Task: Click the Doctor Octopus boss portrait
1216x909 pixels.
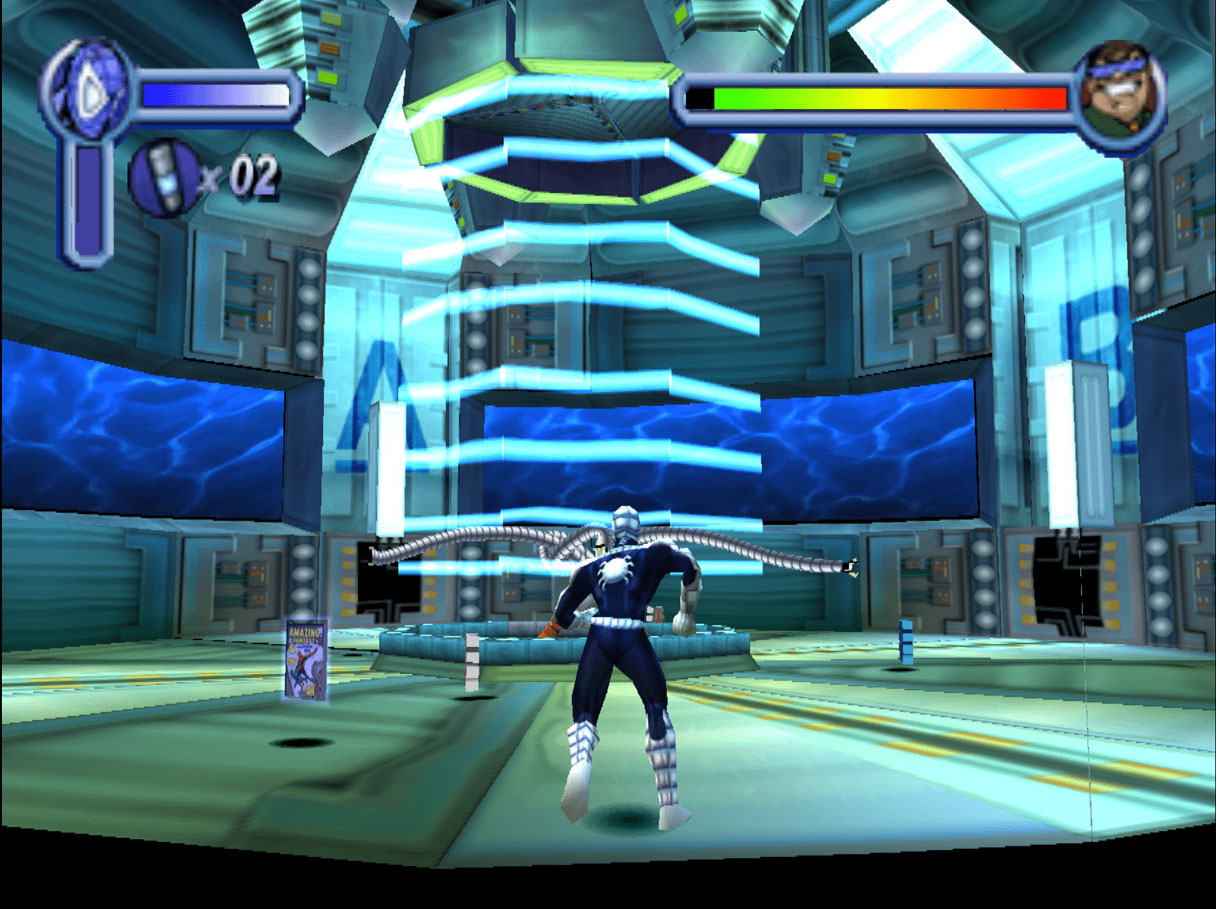Action: pos(1121,87)
